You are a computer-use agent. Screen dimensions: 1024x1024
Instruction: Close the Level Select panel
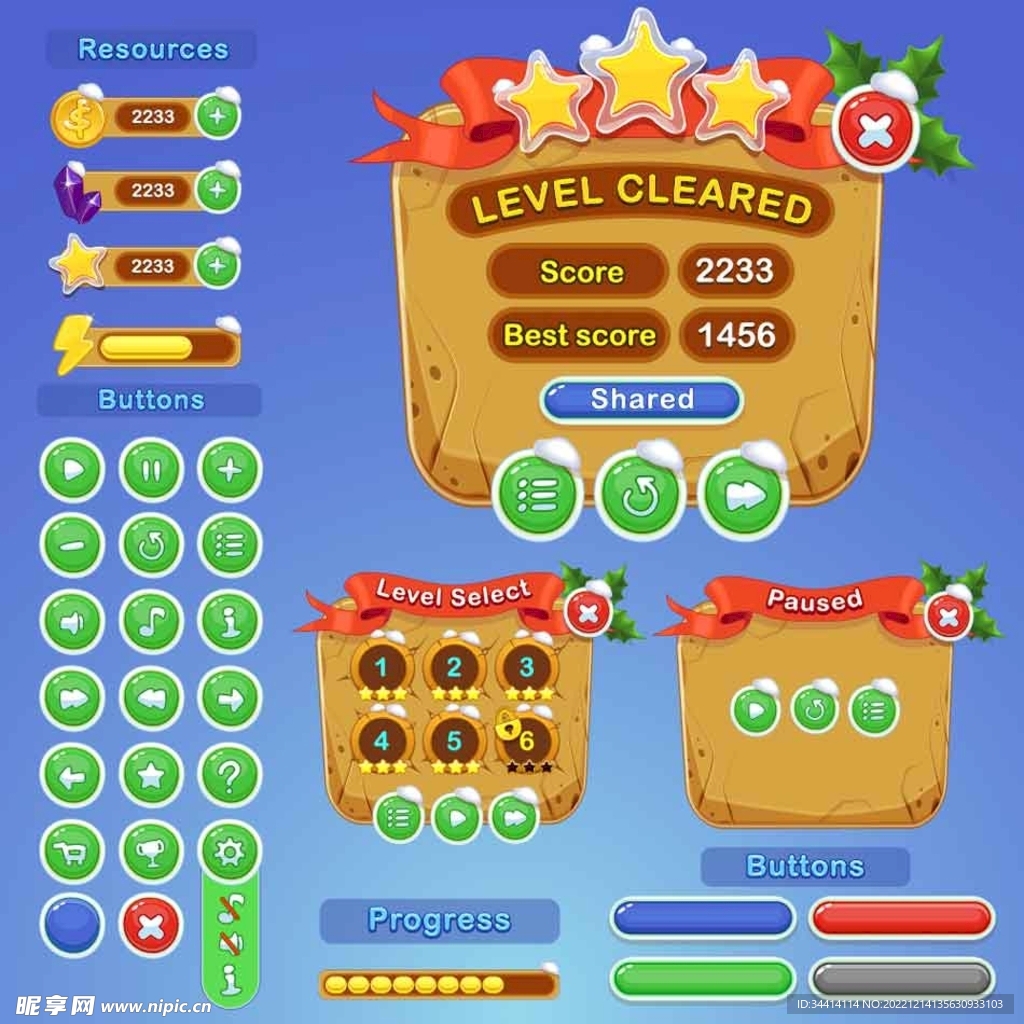click(x=589, y=613)
